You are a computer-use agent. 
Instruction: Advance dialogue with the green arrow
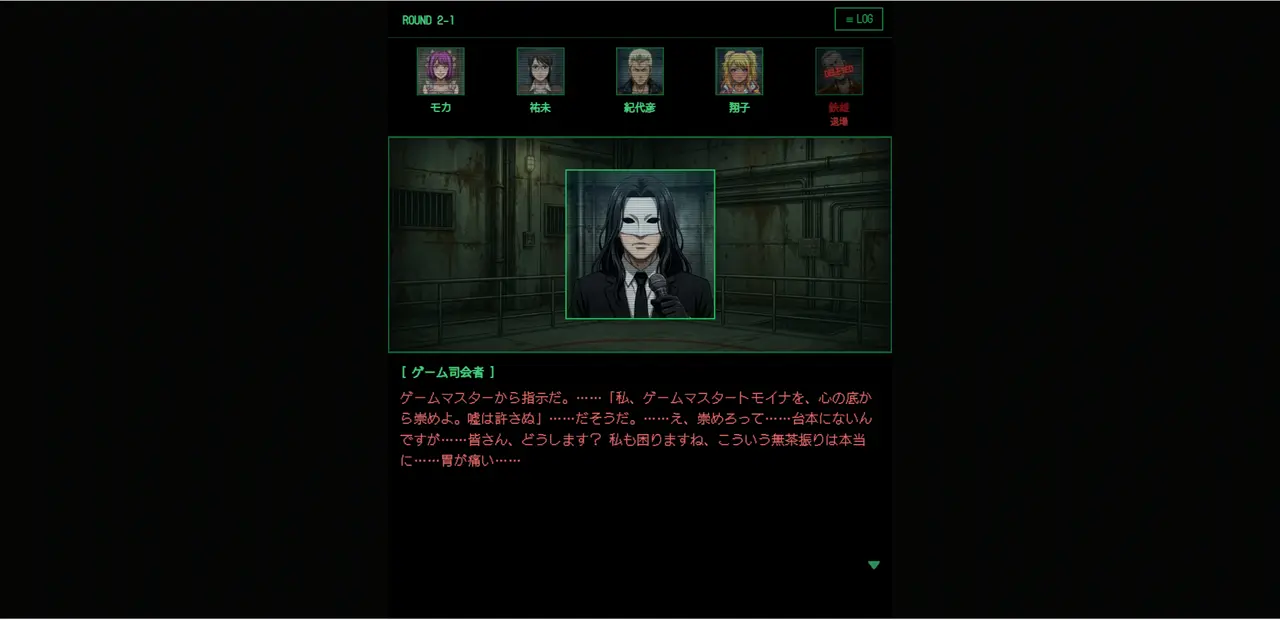pyautogui.click(x=874, y=565)
